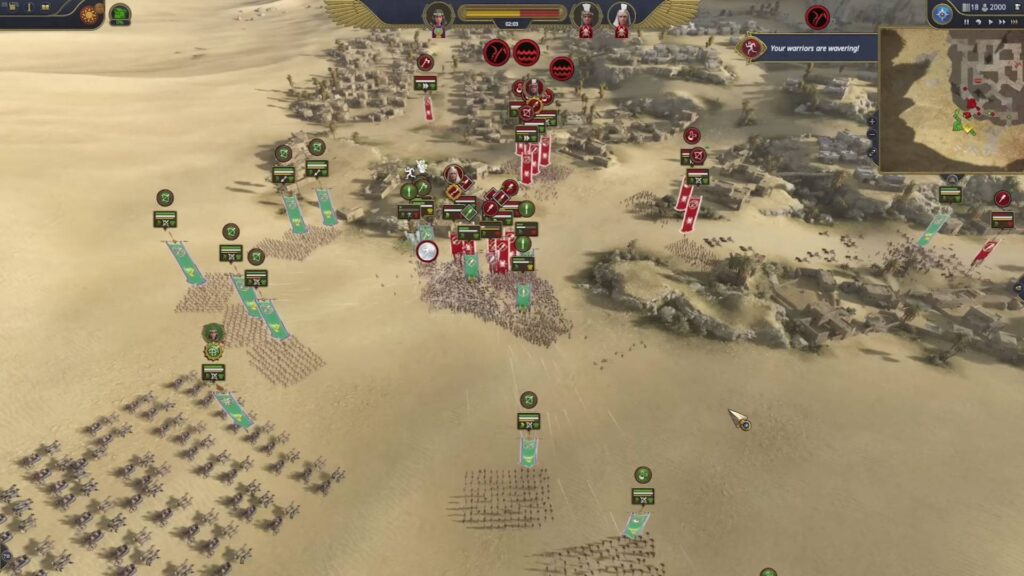Viewport: 1024px width, 576px height.
Task: Click the orange sun weather icon
Action: click(x=90, y=15)
